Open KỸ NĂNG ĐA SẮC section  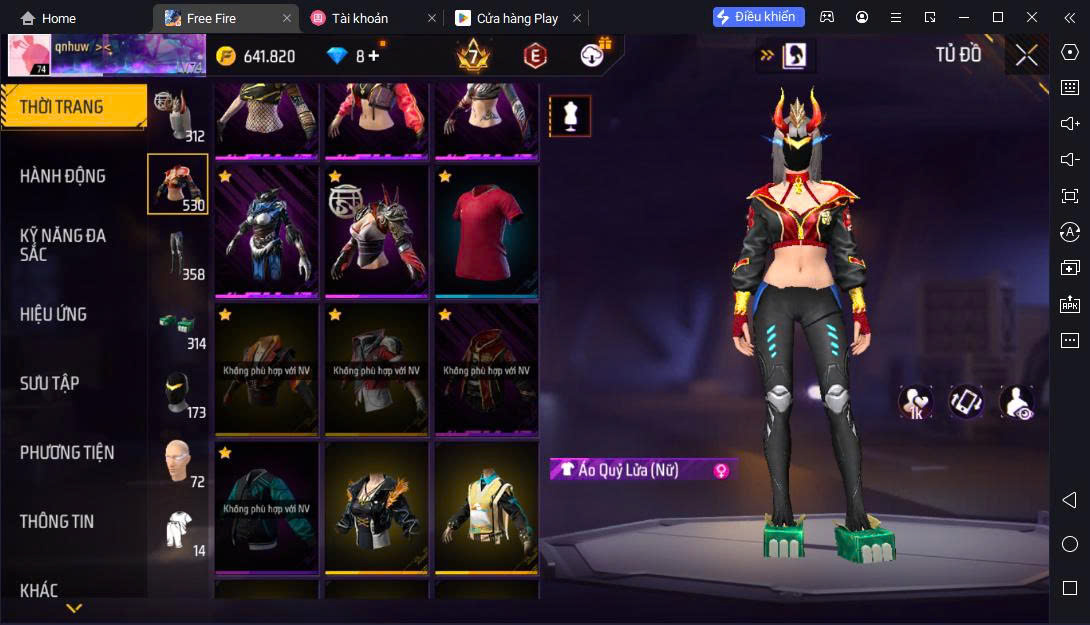pos(63,245)
